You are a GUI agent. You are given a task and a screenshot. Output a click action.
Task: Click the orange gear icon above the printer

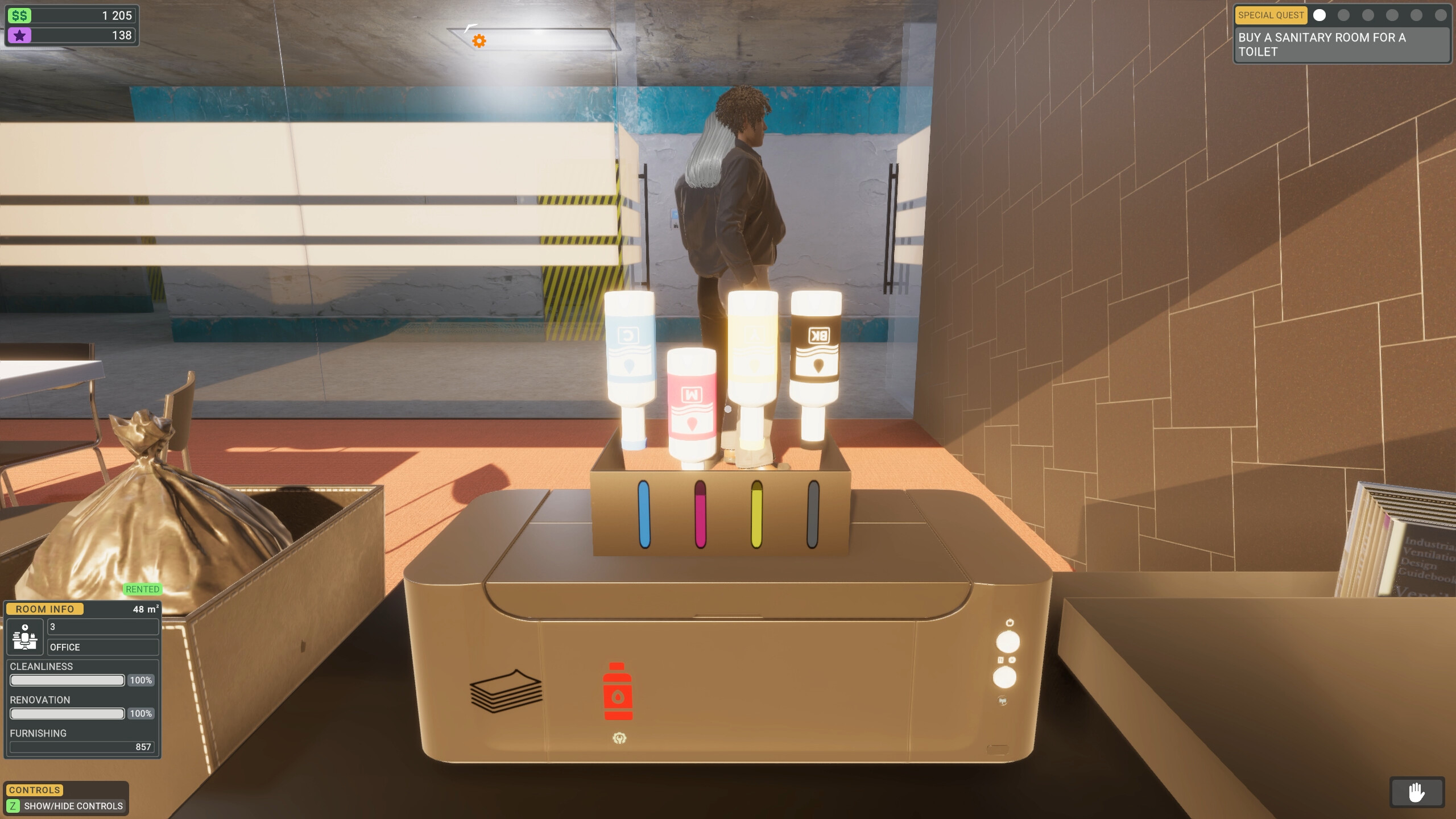pyautogui.click(x=479, y=40)
